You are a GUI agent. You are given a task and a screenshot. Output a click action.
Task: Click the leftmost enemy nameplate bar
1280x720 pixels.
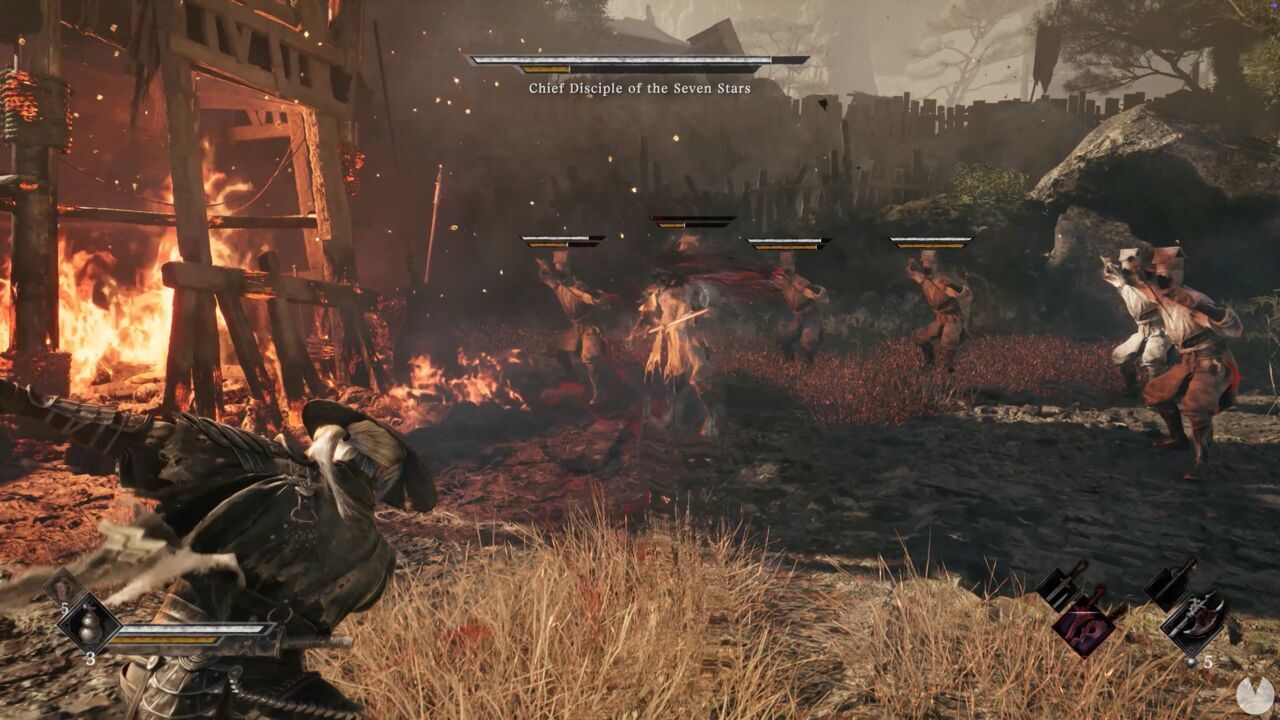560,240
